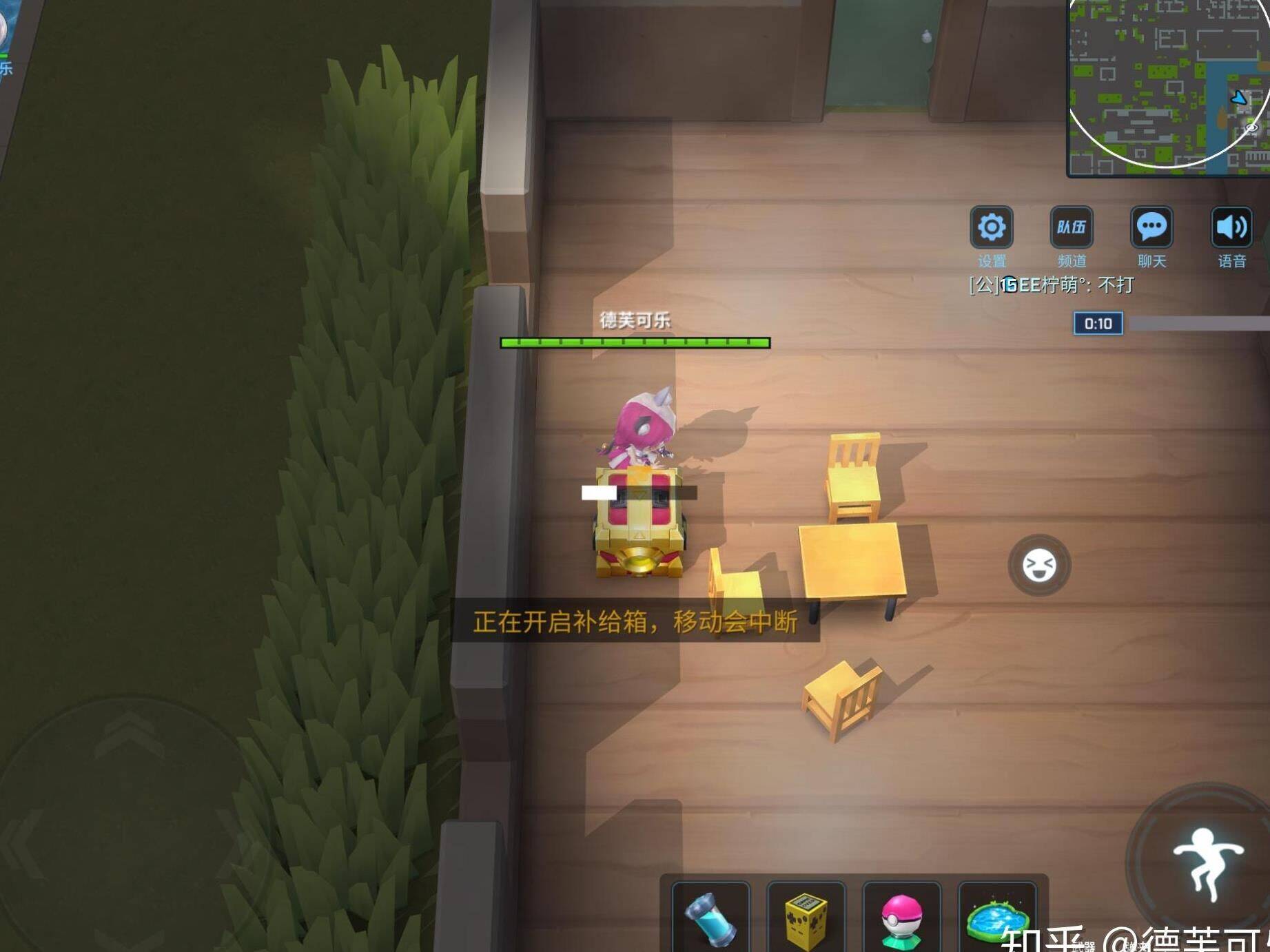Open the 聊天 chat bubble
The image size is (1270, 952).
1151,227
